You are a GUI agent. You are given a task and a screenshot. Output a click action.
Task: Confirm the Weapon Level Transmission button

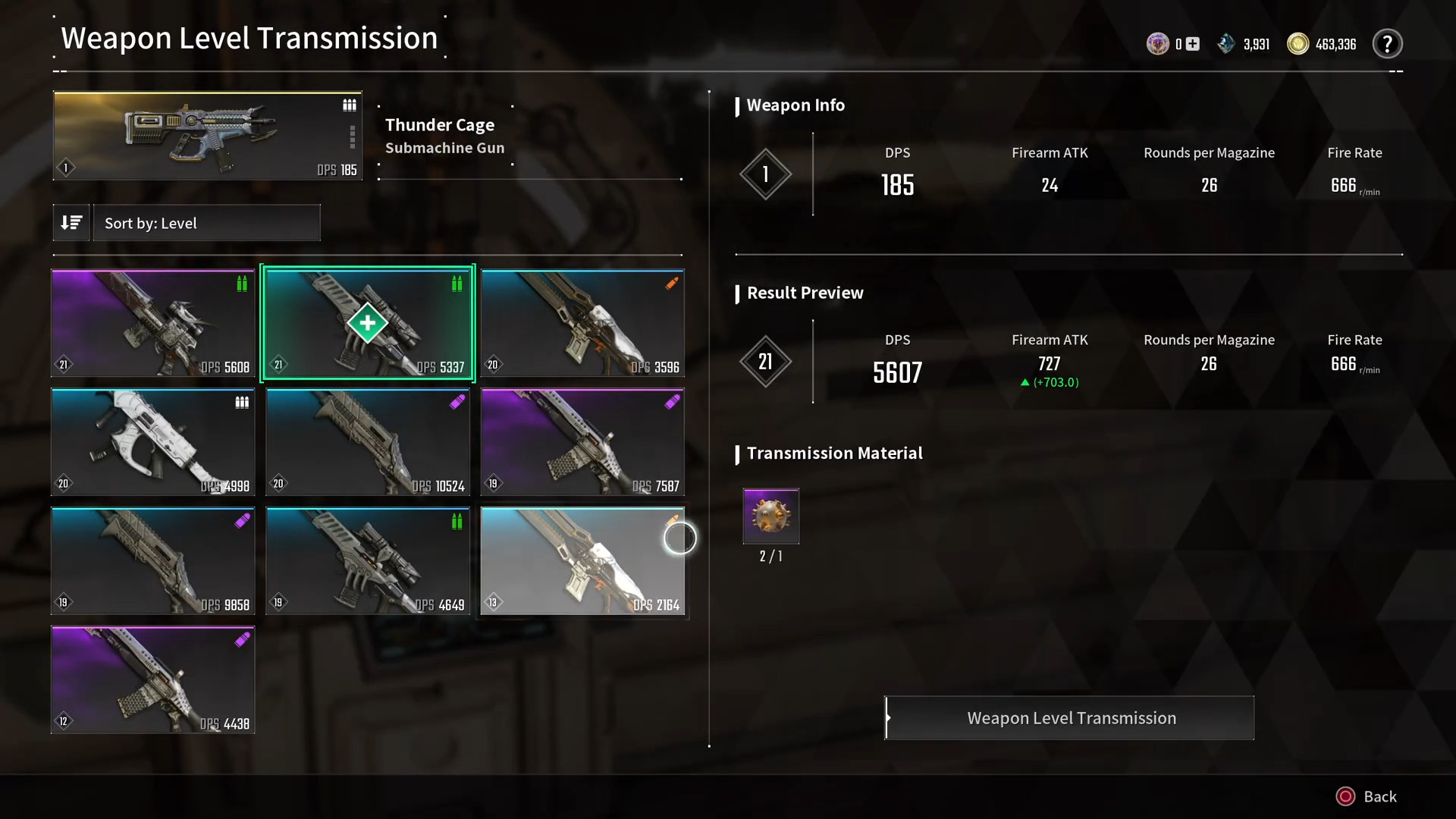1069,717
